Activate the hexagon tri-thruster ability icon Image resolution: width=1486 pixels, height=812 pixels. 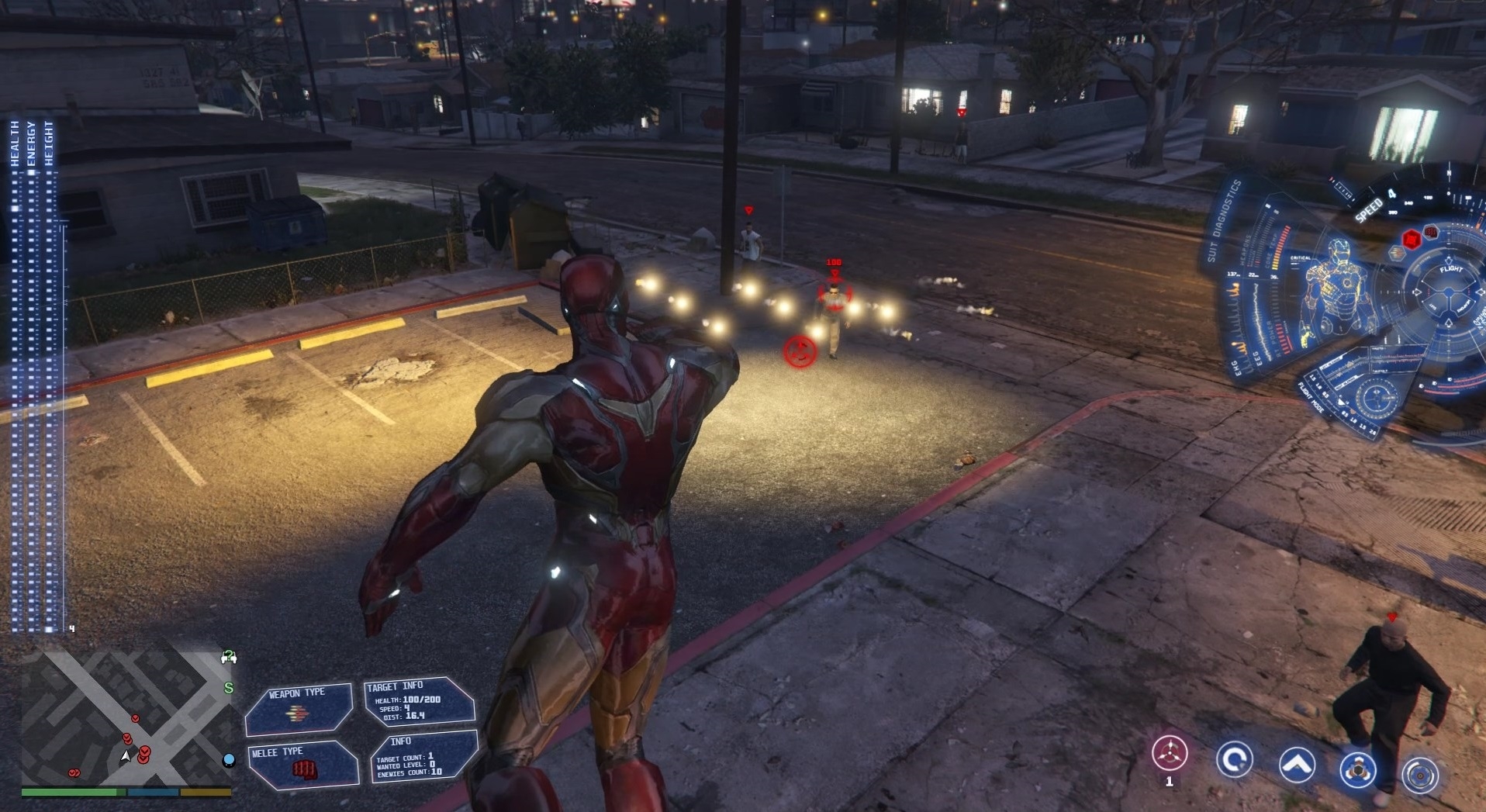click(x=1357, y=769)
